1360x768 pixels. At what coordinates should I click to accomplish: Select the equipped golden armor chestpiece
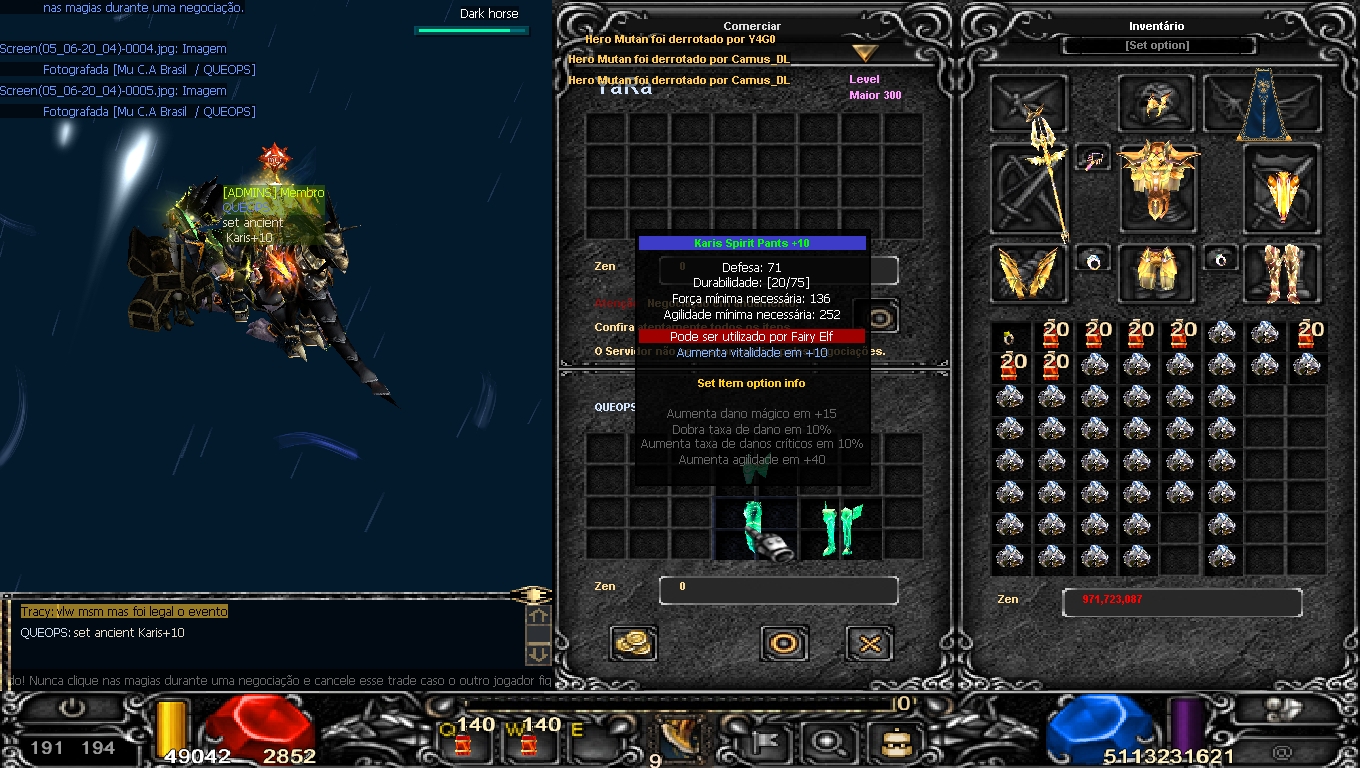click(x=1157, y=183)
